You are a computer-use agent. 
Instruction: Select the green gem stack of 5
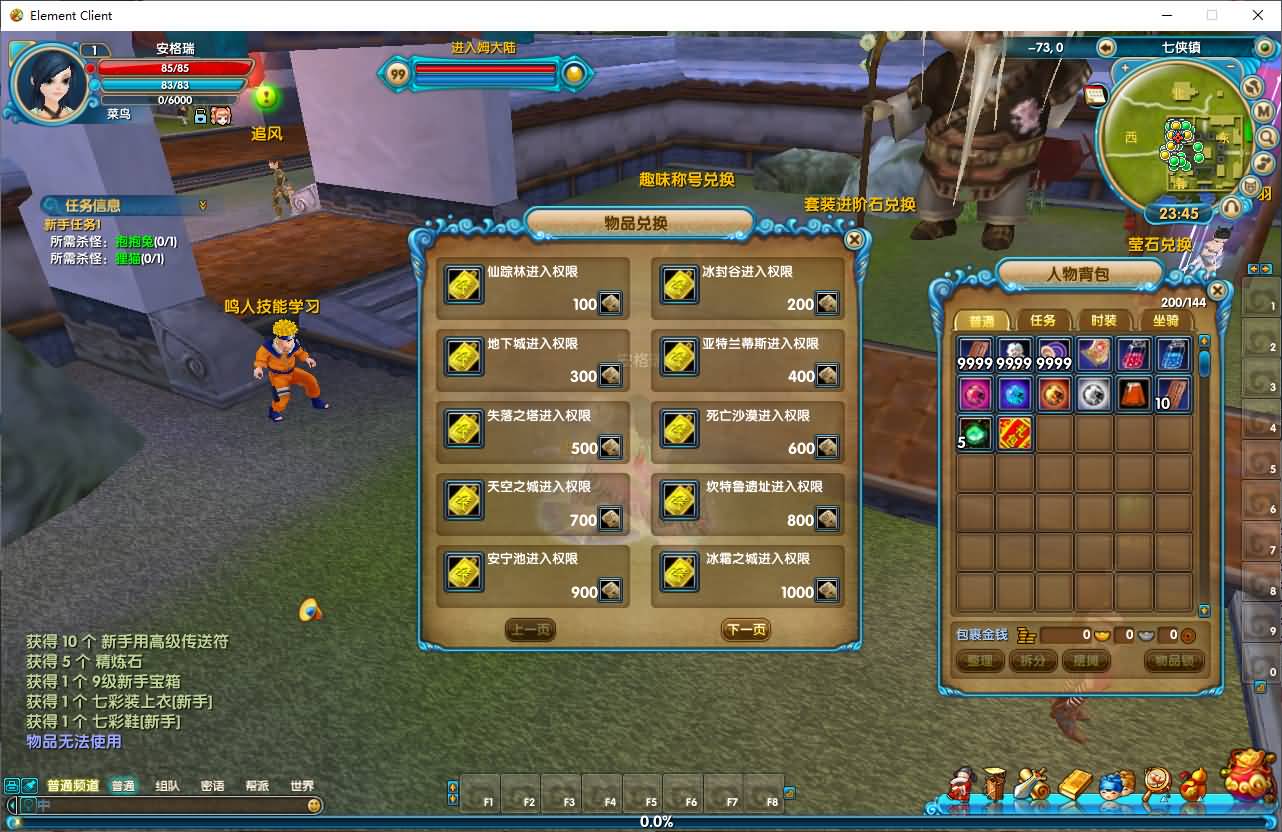pyautogui.click(x=975, y=434)
